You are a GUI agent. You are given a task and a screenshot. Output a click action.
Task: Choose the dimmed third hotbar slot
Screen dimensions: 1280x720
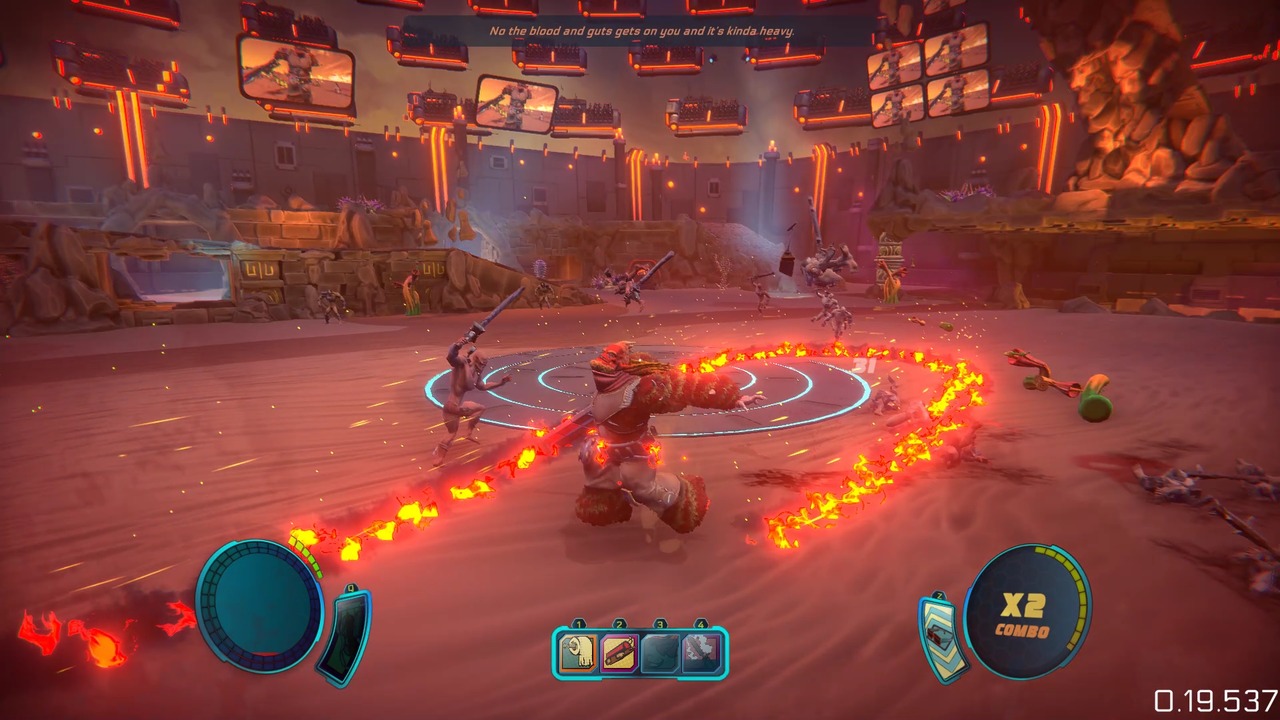tap(660, 654)
